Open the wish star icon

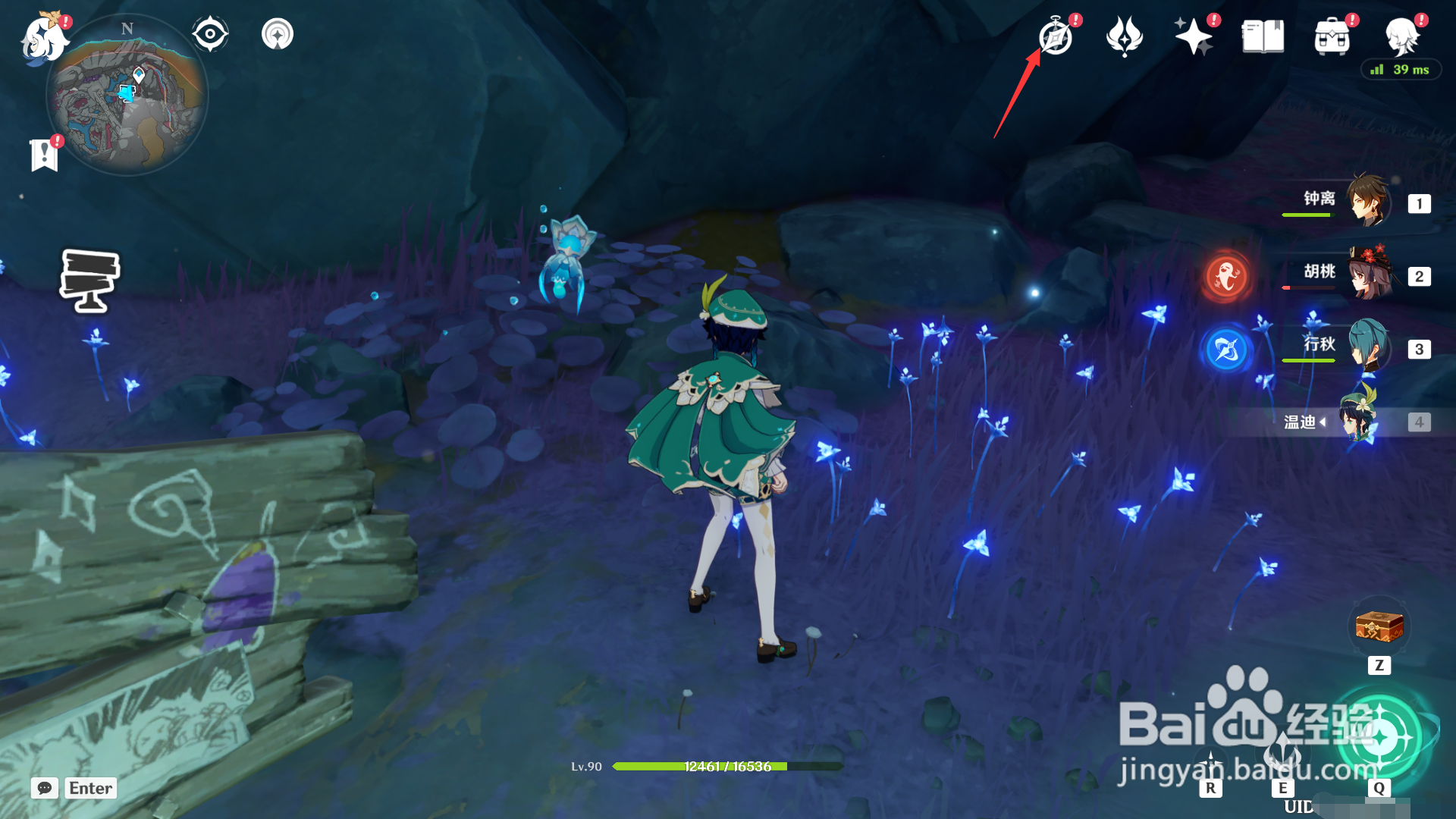(1193, 36)
